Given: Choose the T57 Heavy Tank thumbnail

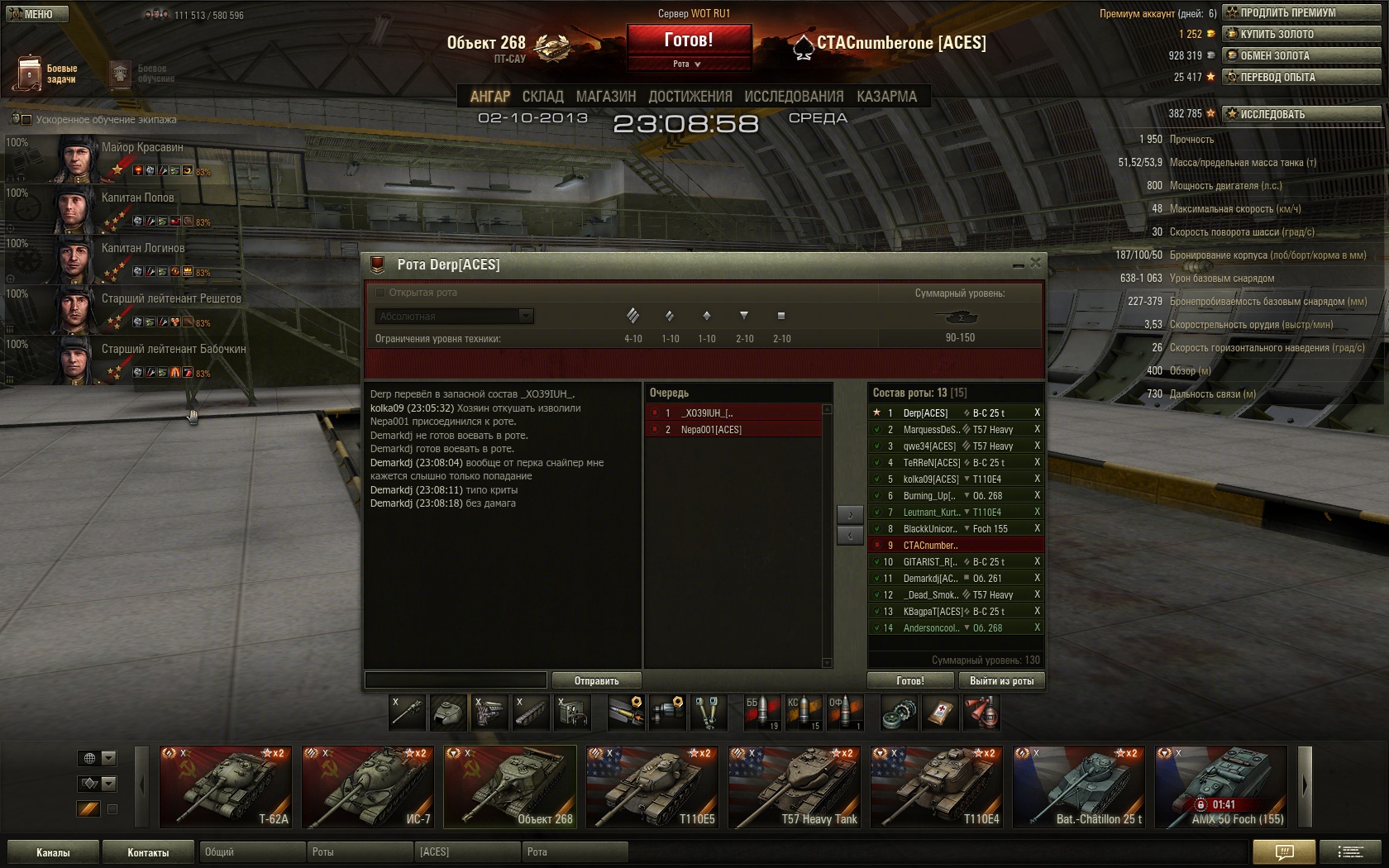Looking at the screenshot, I should pos(794,787).
